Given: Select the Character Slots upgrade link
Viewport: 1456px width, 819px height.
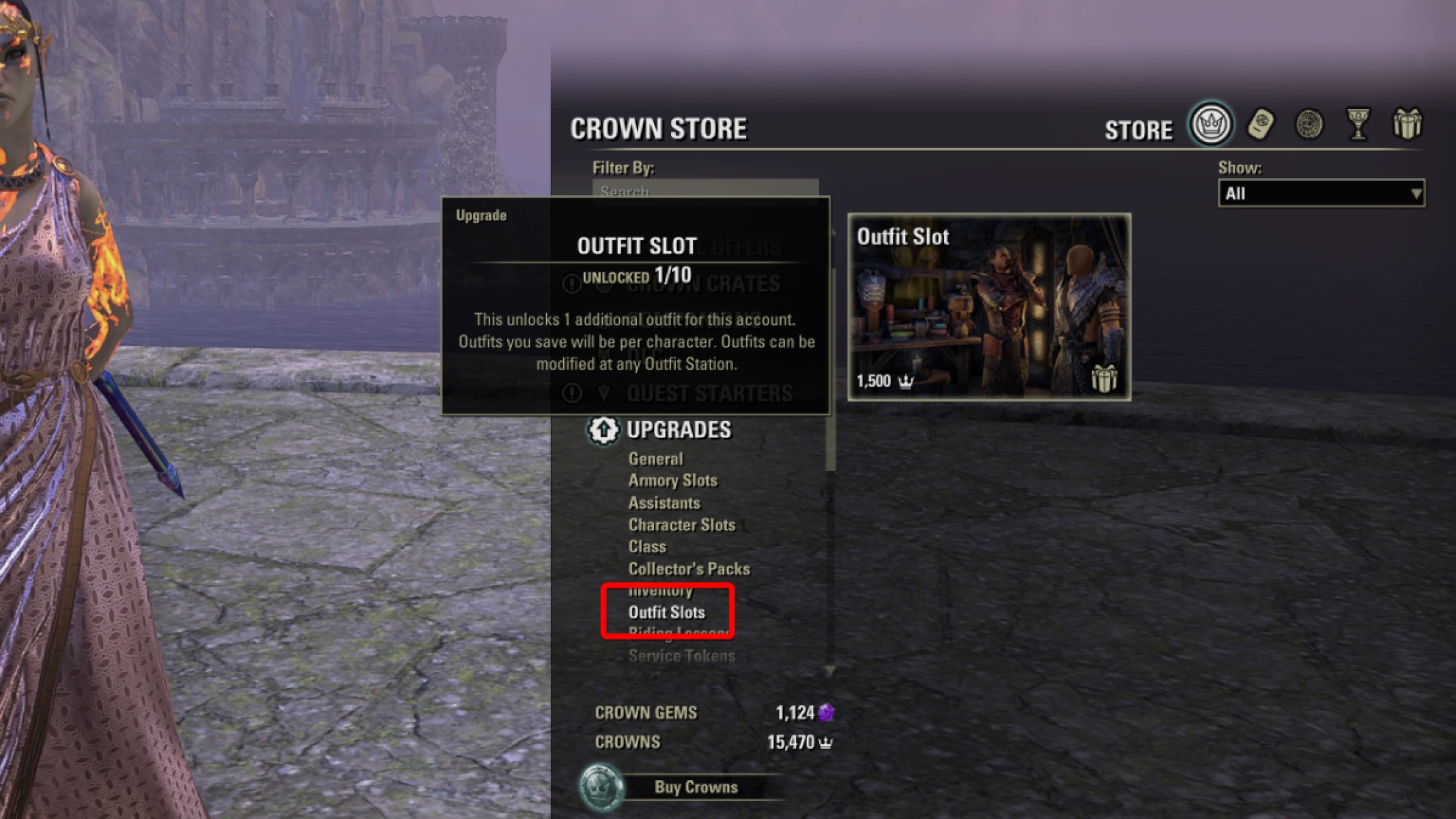Looking at the screenshot, I should click(681, 525).
